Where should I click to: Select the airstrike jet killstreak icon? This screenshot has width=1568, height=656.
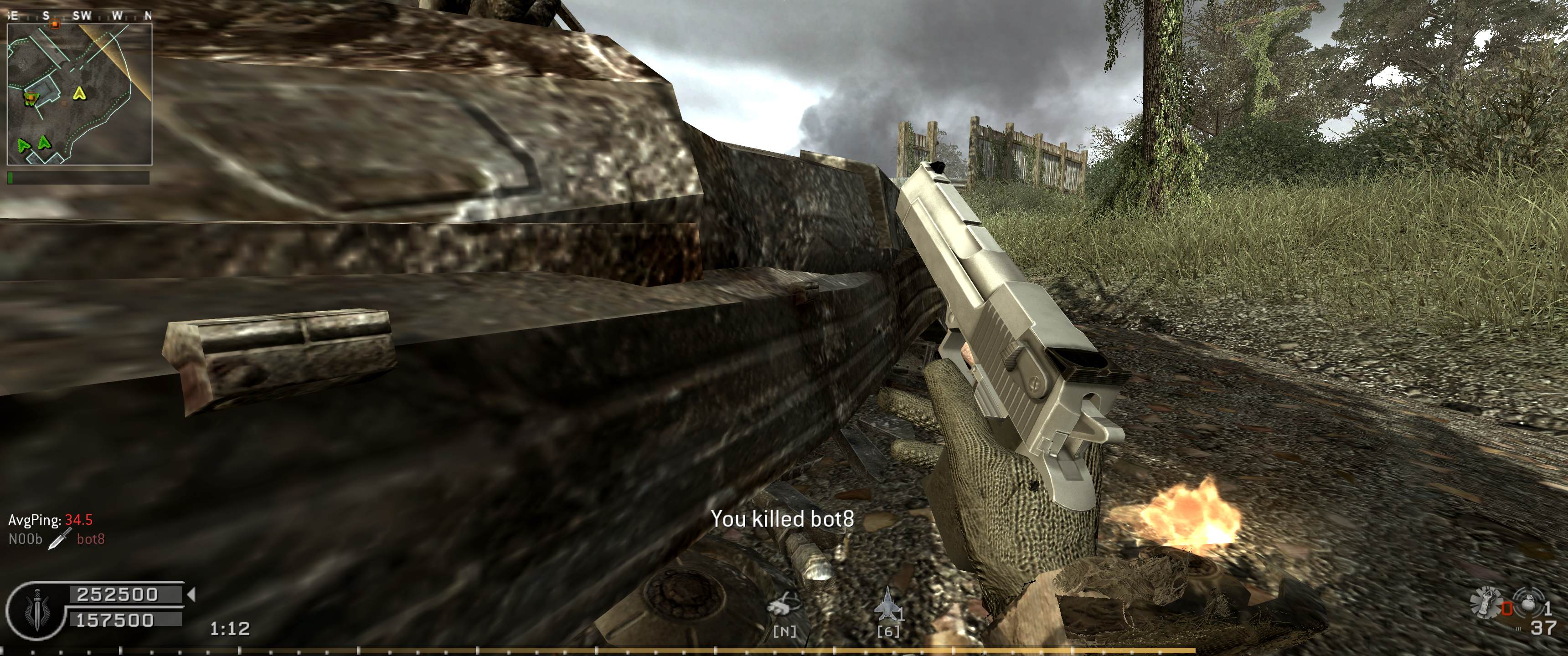pyautogui.click(x=888, y=605)
